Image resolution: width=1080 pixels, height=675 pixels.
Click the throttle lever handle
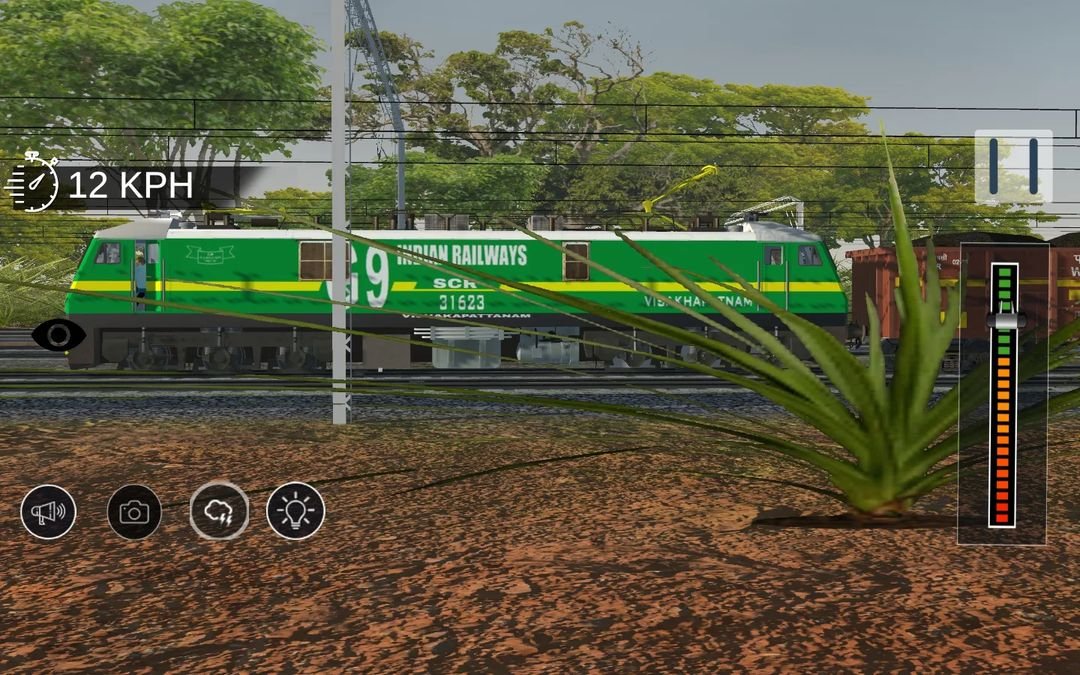click(x=1005, y=320)
